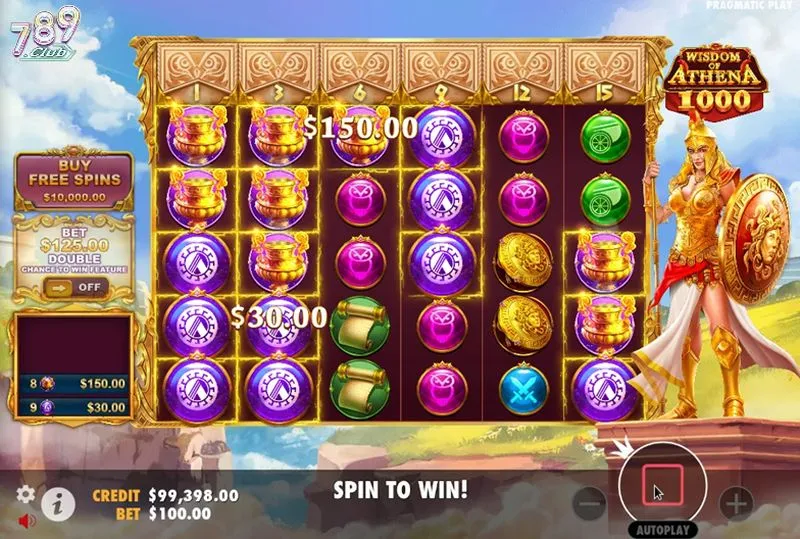Decrease the bet with minus button
Image resolution: width=800 pixels, height=539 pixels.
pyautogui.click(x=591, y=504)
